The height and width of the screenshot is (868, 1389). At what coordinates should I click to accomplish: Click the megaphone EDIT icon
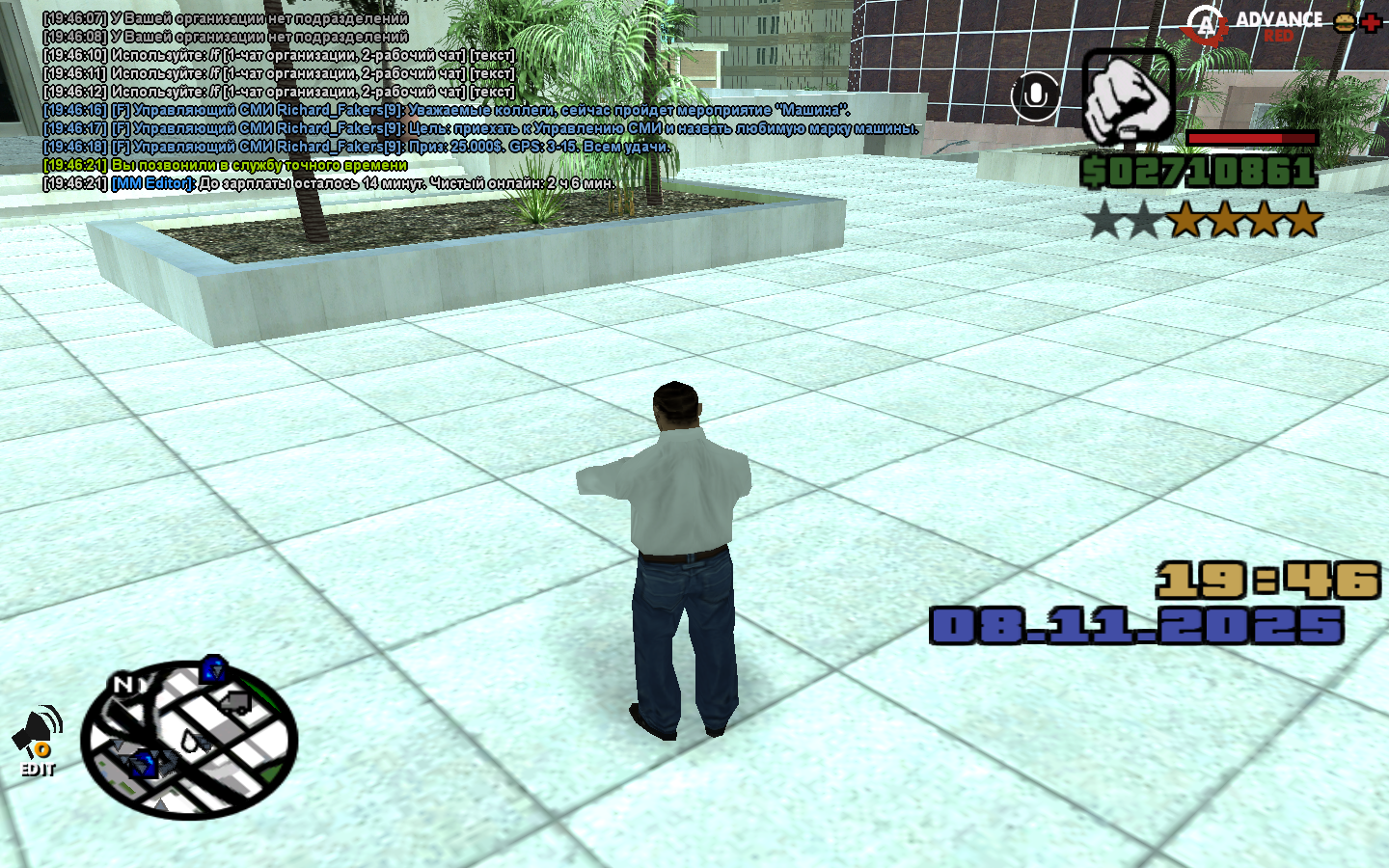(x=37, y=741)
